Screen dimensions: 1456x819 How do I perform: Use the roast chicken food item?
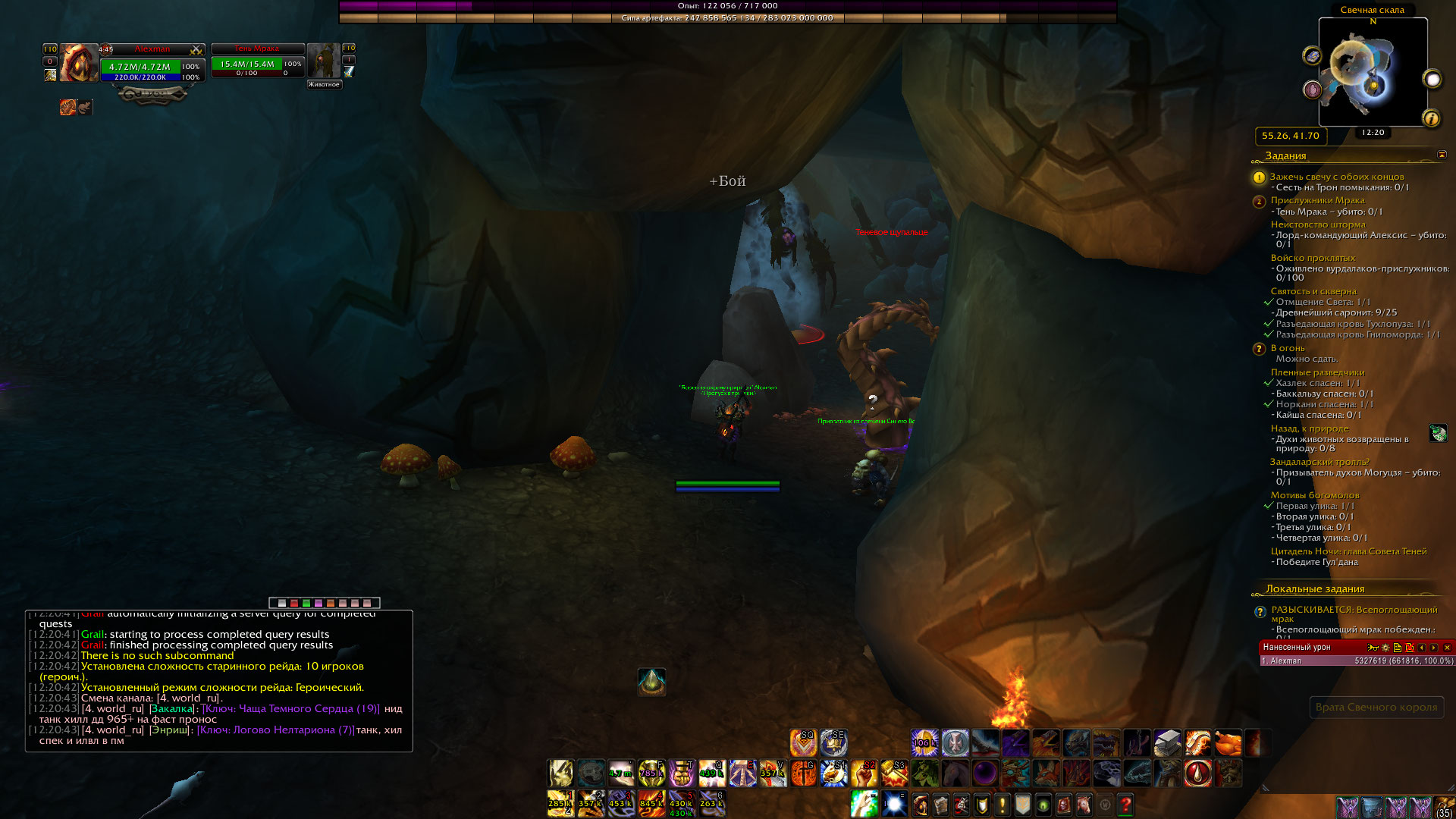coord(1228,743)
